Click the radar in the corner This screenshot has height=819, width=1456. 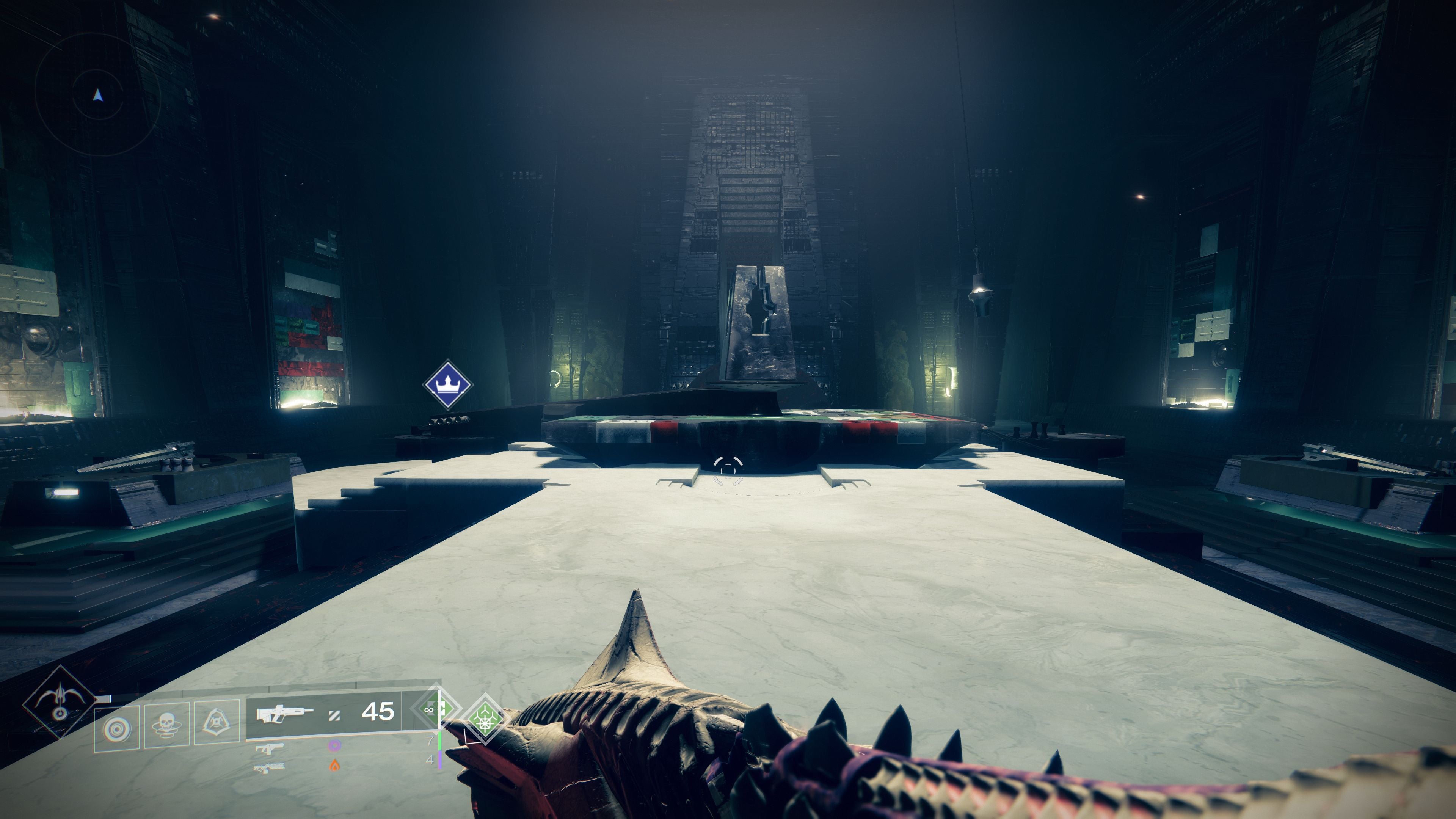click(97, 95)
